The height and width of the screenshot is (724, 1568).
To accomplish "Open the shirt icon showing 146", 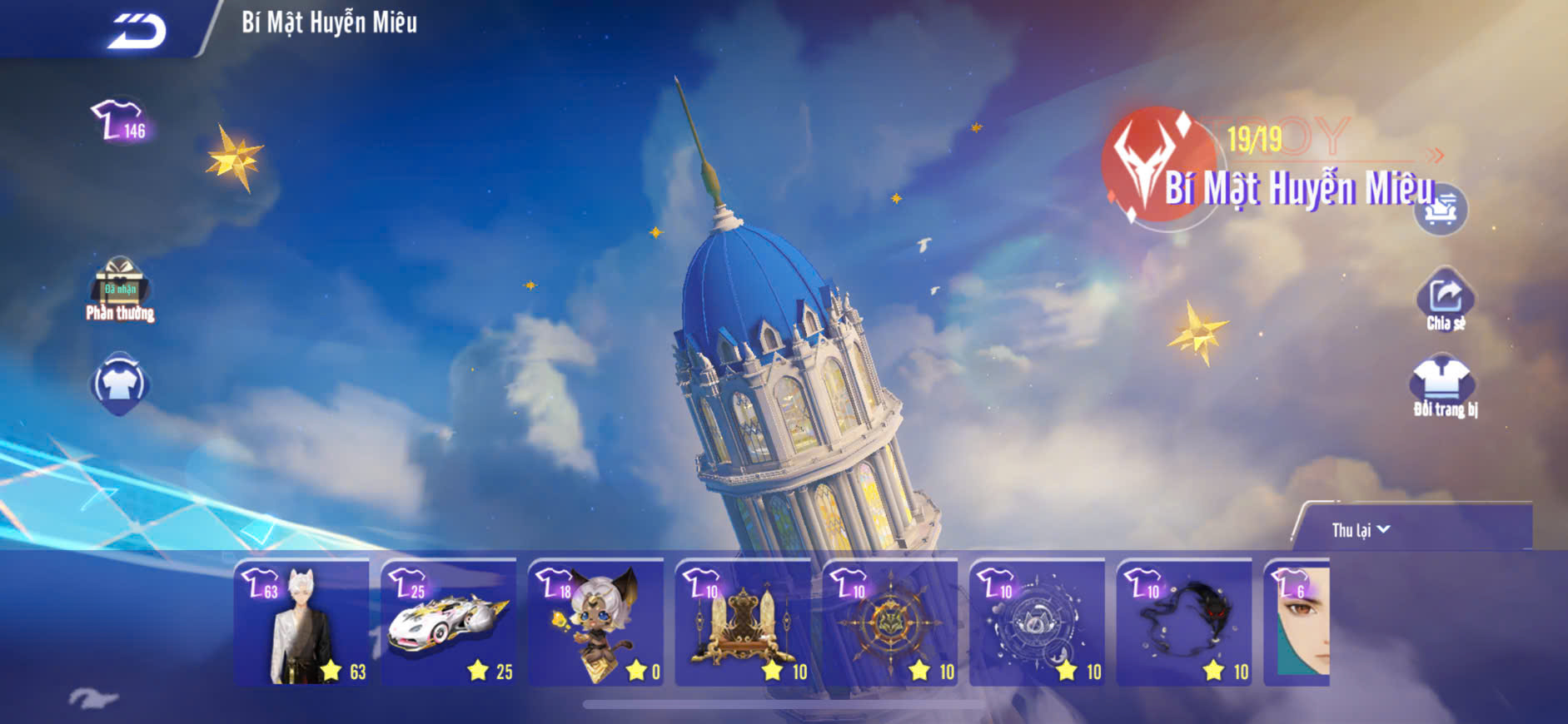I will click(119, 121).
